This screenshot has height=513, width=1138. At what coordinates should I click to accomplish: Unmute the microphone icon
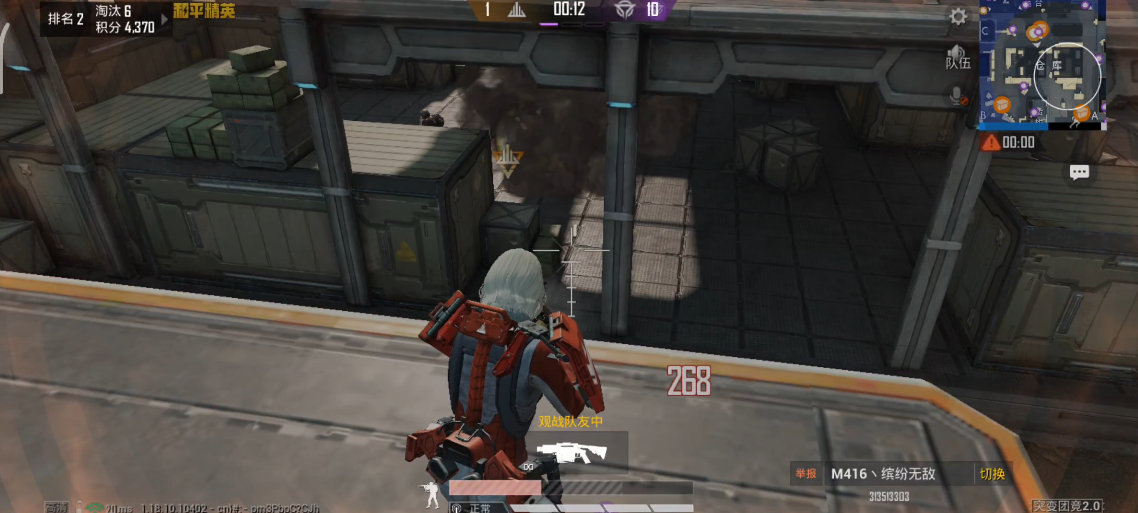point(958,96)
